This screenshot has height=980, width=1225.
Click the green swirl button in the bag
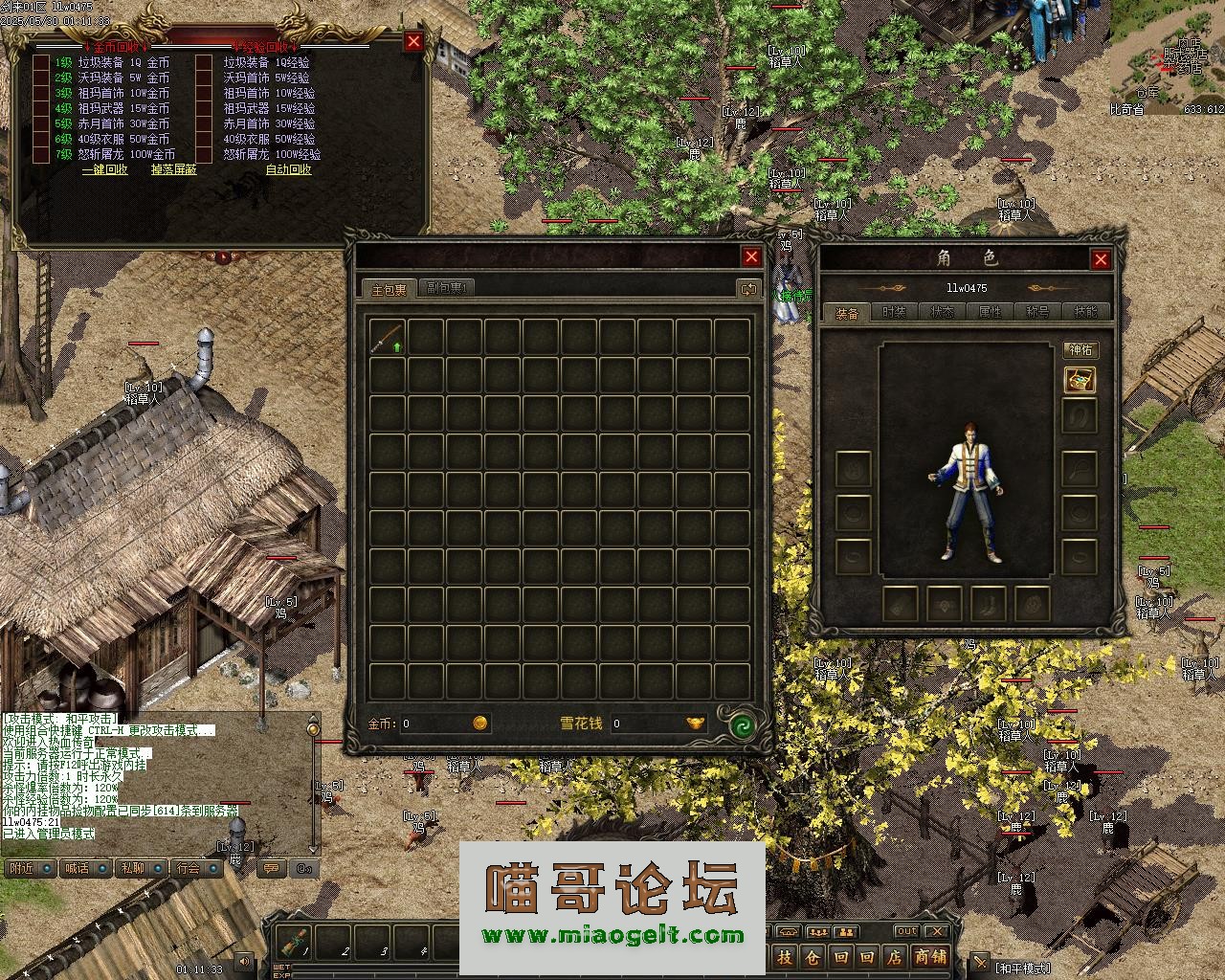(742, 725)
